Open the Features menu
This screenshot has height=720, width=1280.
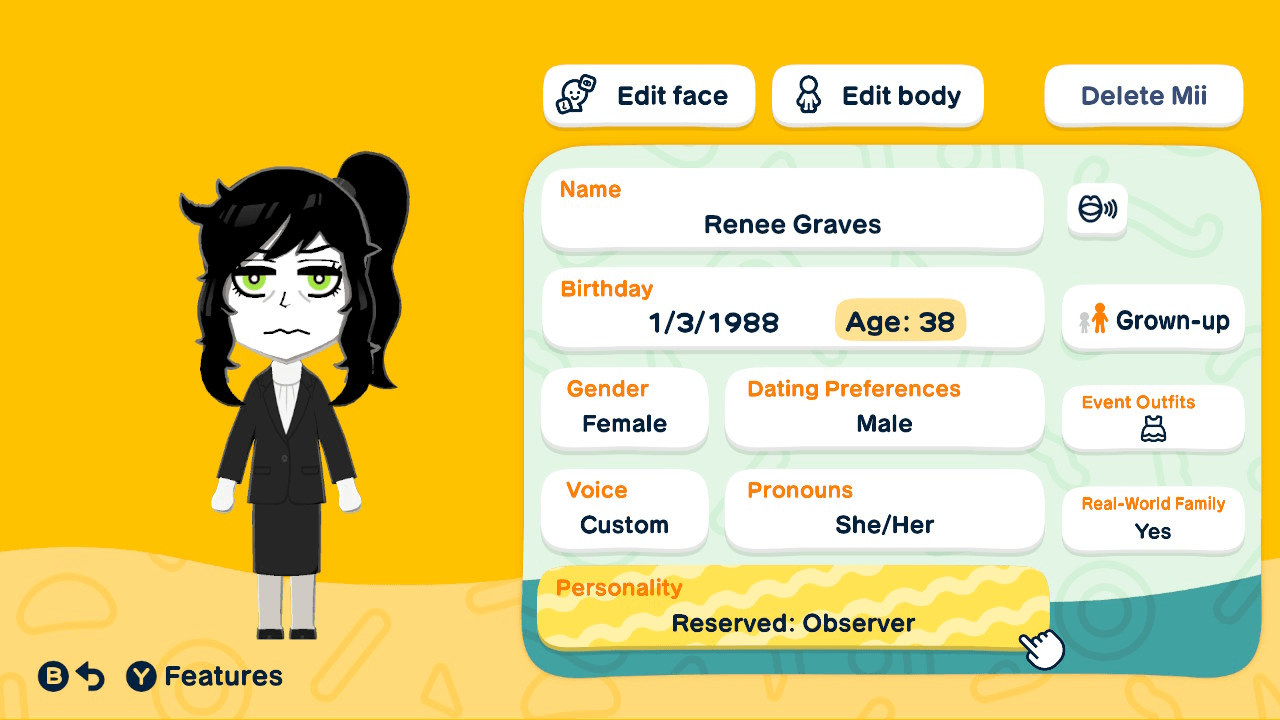[x=205, y=676]
